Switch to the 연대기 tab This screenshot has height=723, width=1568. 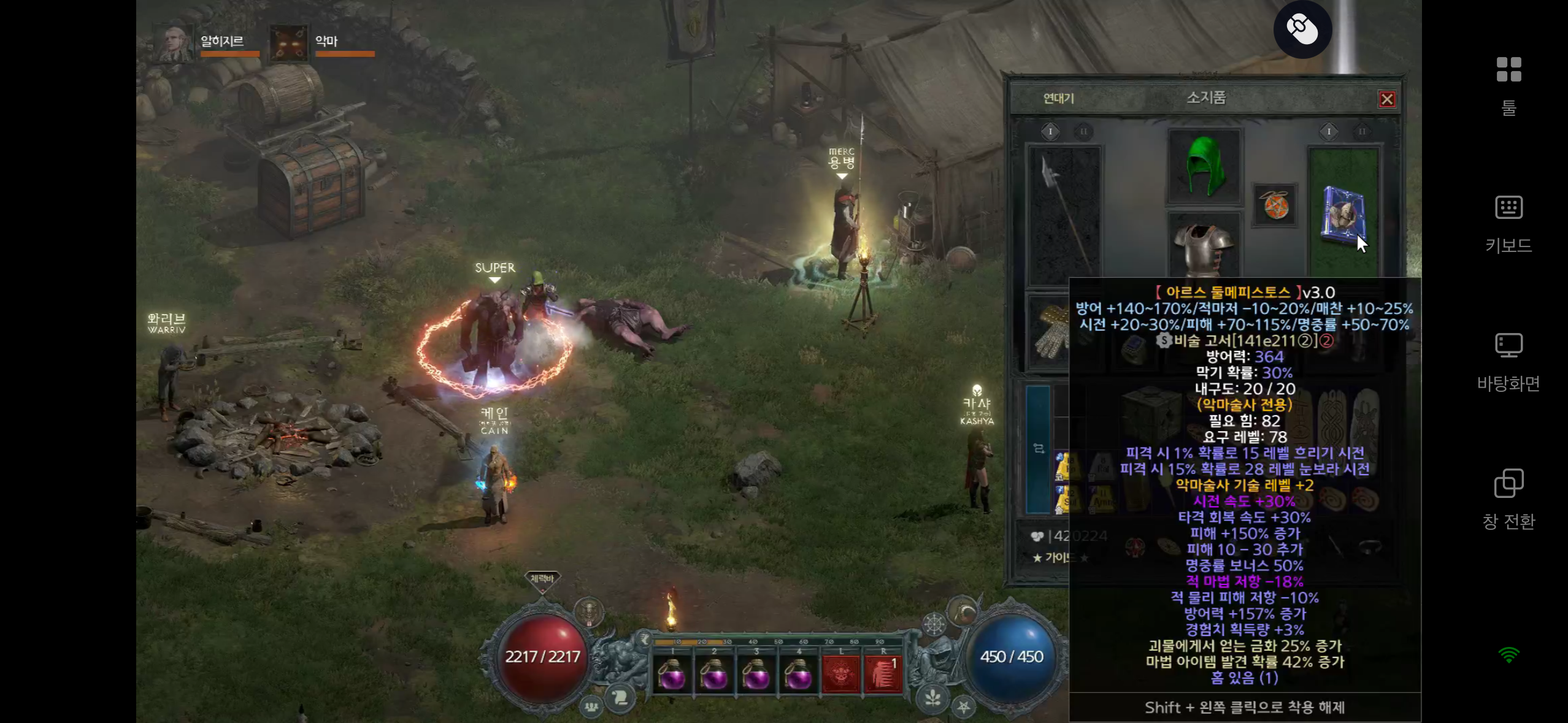[x=1058, y=98]
